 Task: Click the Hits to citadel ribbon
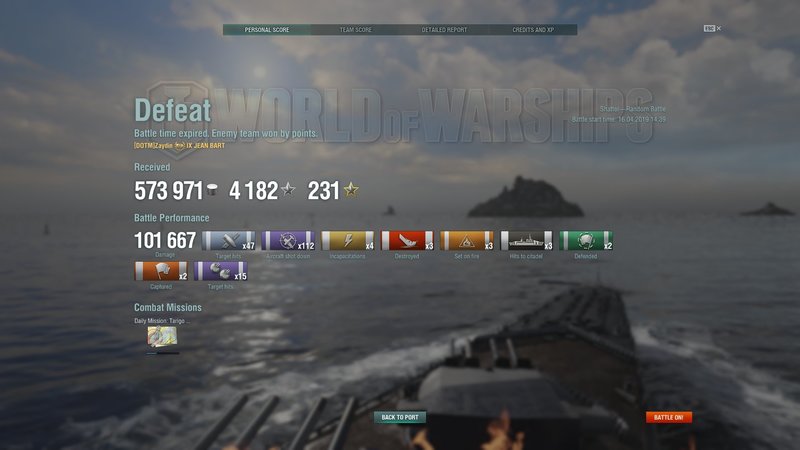(x=526, y=241)
